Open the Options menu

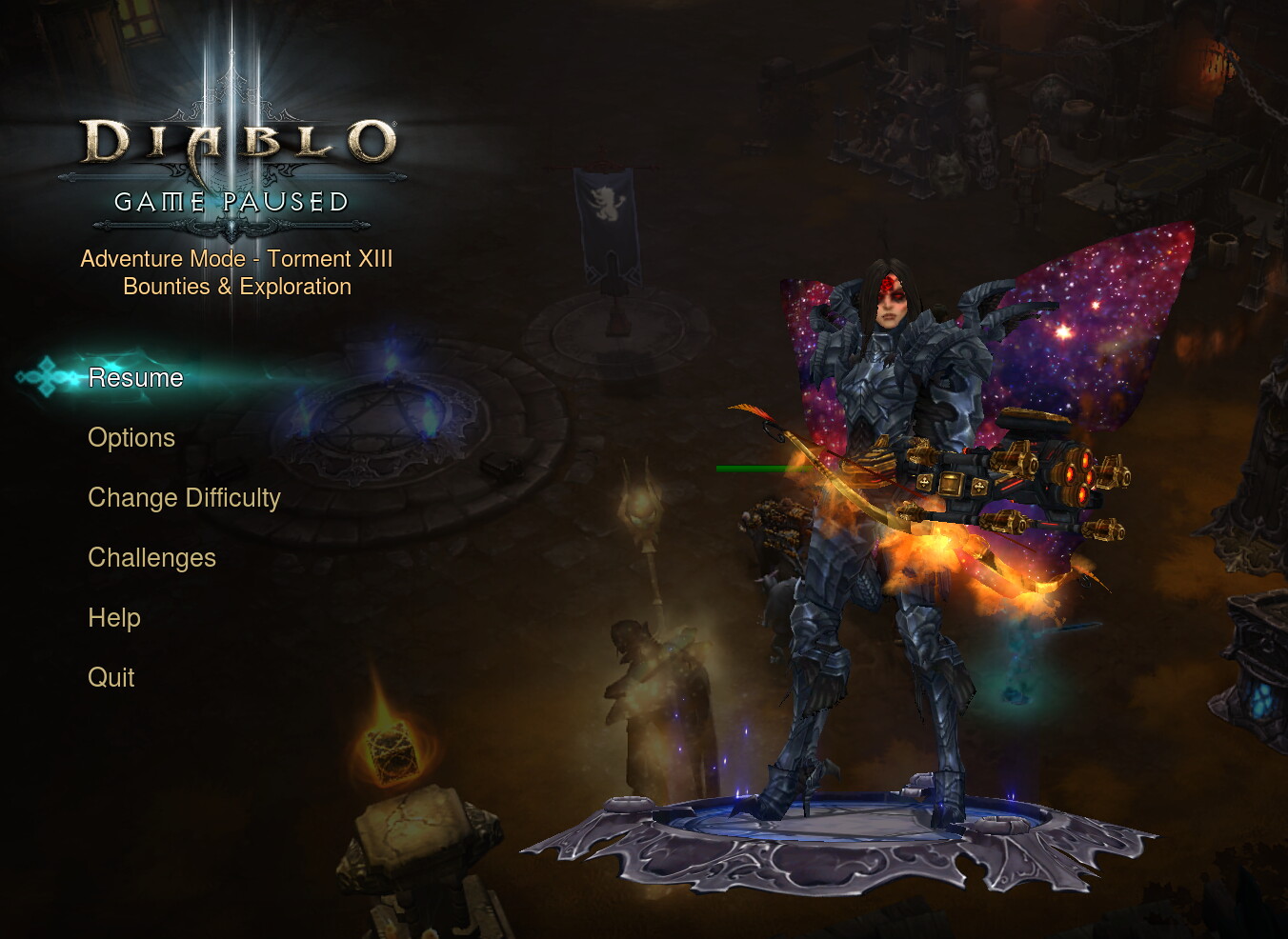pos(131,438)
